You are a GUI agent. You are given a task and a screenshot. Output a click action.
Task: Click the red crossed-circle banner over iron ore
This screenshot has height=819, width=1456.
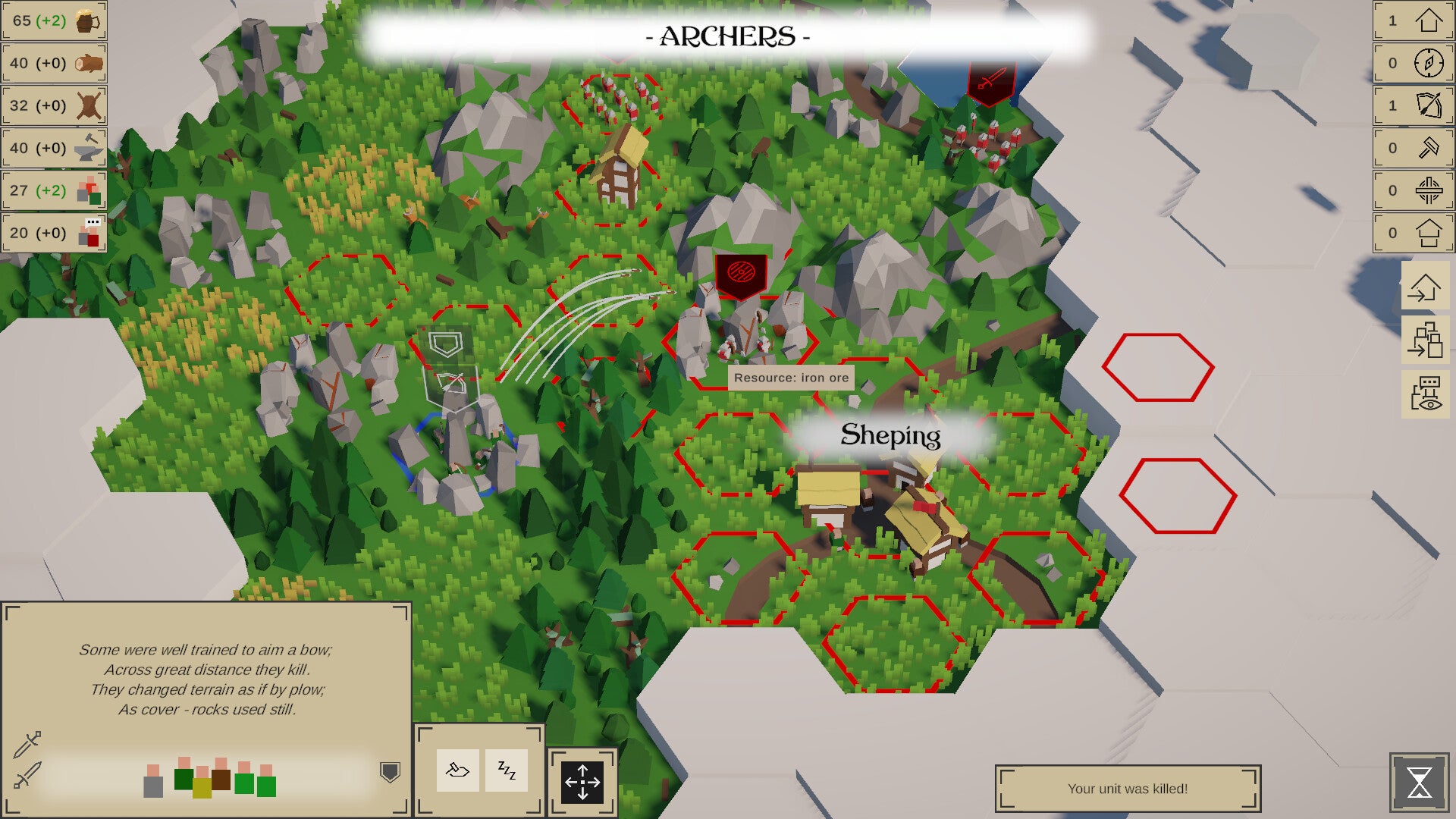pos(741,274)
